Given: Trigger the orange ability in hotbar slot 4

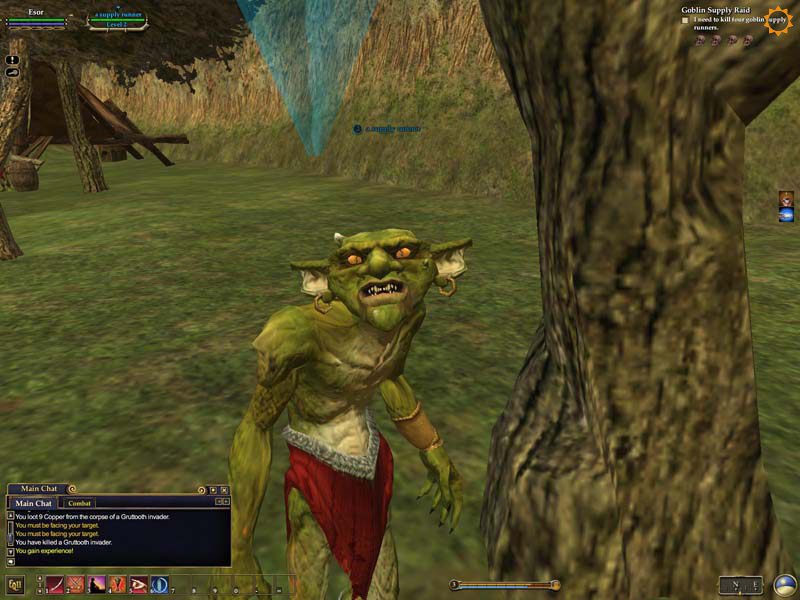Looking at the screenshot, I should coord(118,585).
